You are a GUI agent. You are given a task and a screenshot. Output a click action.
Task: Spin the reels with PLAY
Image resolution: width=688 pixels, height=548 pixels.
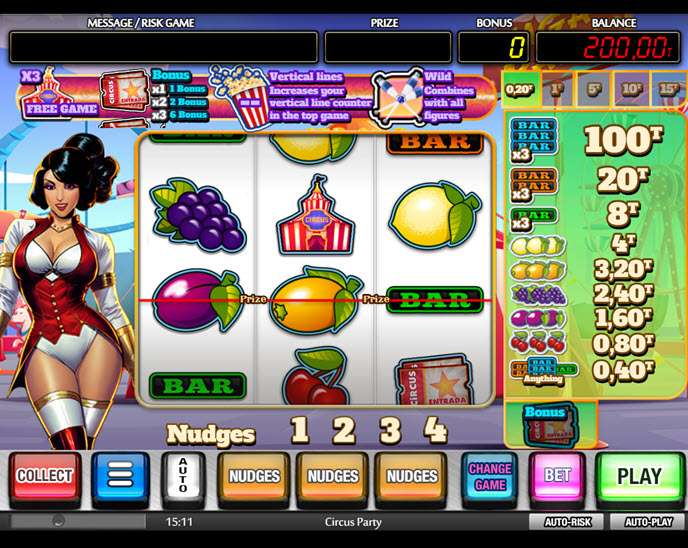click(x=639, y=476)
